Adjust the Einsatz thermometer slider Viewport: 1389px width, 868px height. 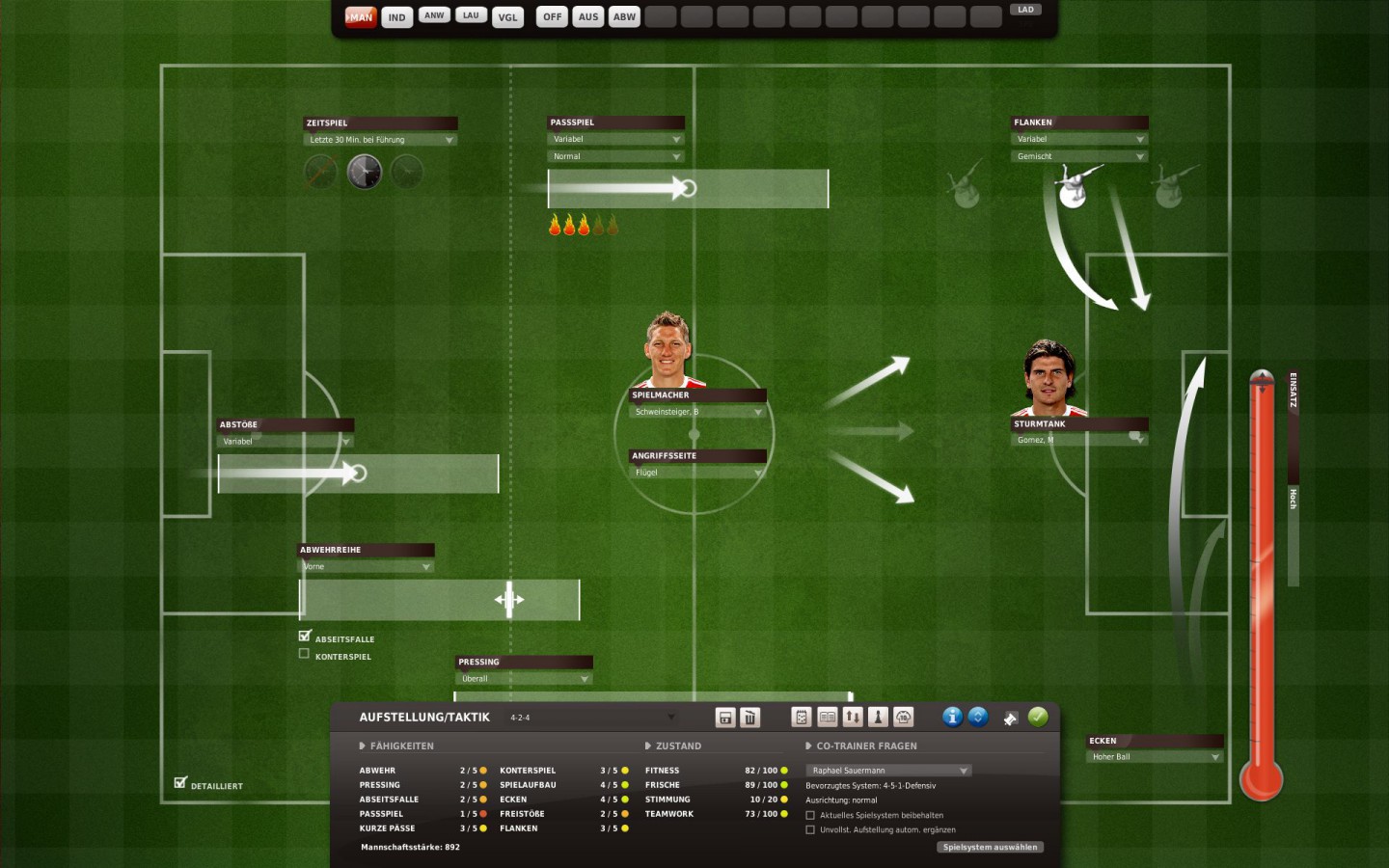(1262, 380)
